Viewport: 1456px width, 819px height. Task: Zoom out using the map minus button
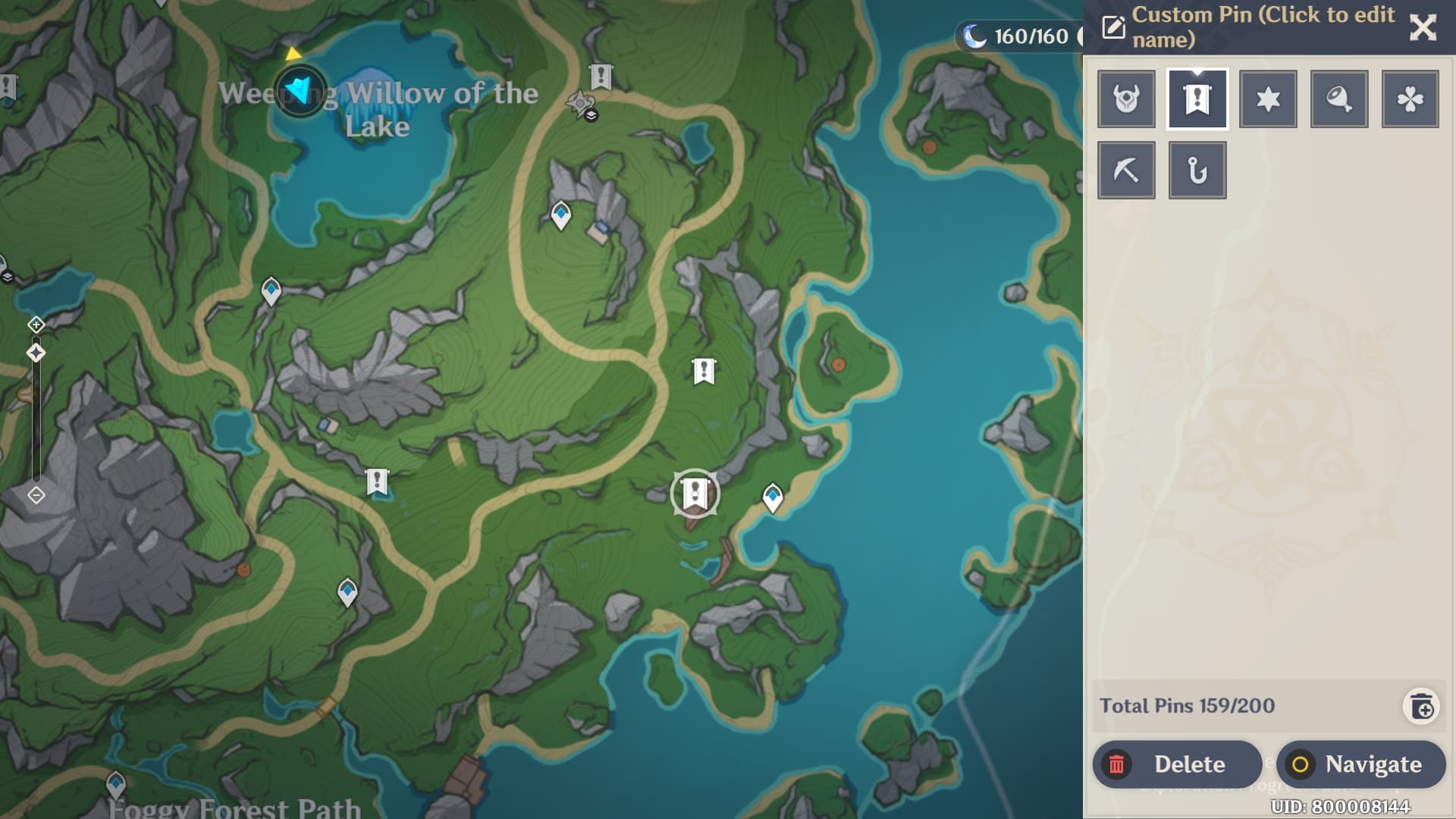(36, 495)
